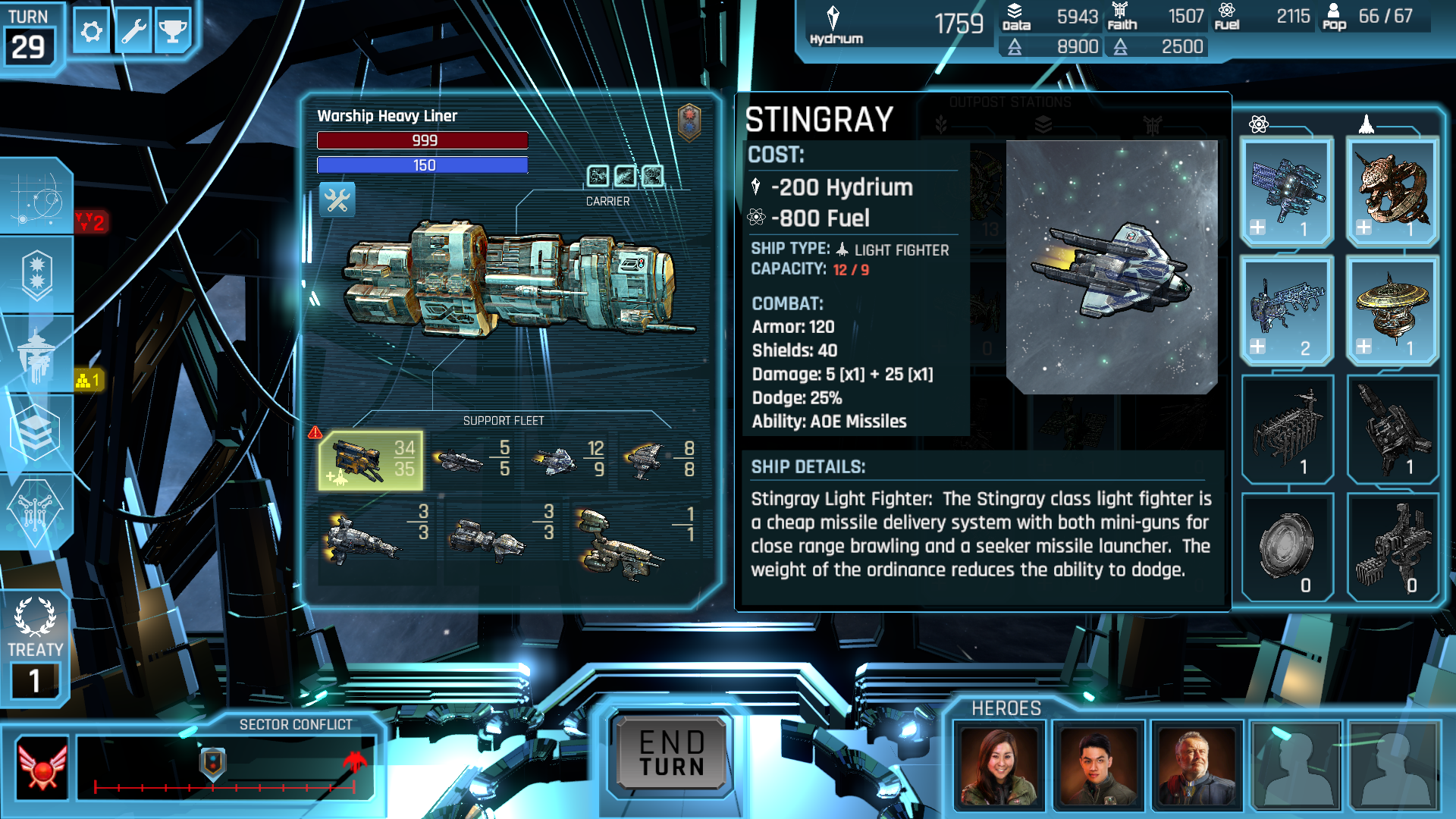Viewport: 1456px width, 819px height.
Task: Click the repair tools icon on warship
Action: [337, 200]
